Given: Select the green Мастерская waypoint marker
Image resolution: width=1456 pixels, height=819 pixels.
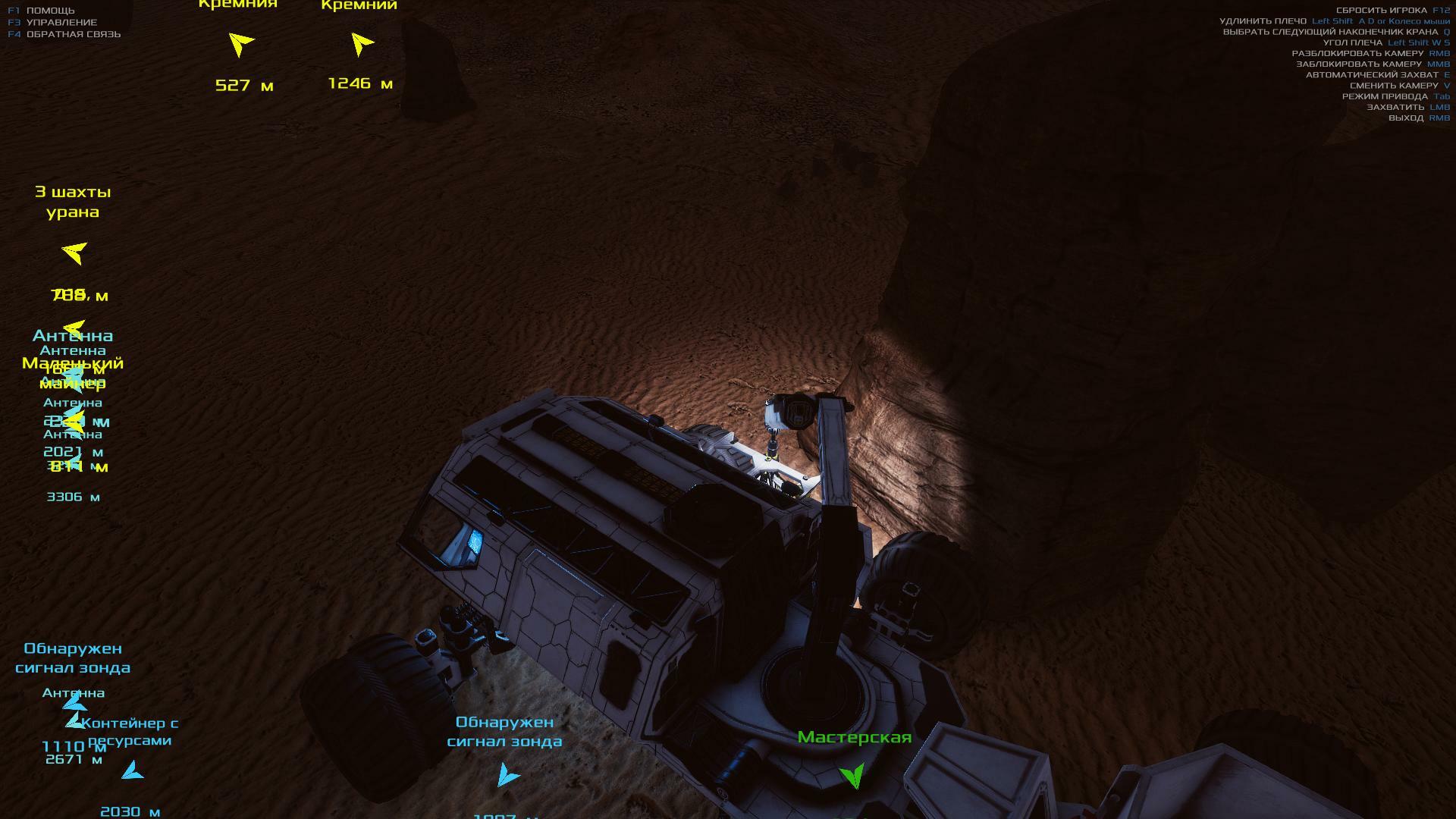Looking at the screenshot, I should point(853,775).
